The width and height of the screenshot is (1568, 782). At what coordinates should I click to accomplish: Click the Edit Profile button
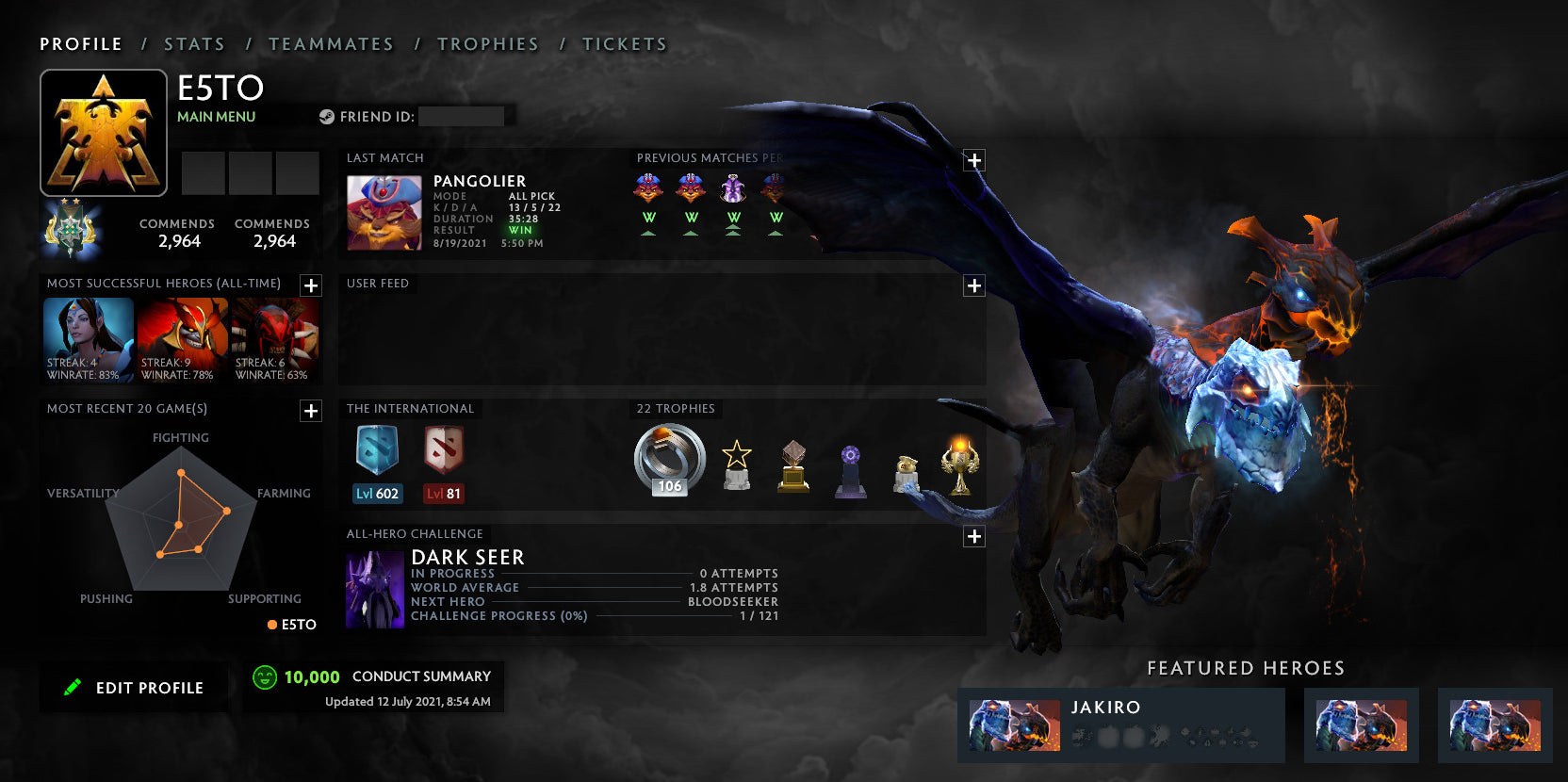133,687
